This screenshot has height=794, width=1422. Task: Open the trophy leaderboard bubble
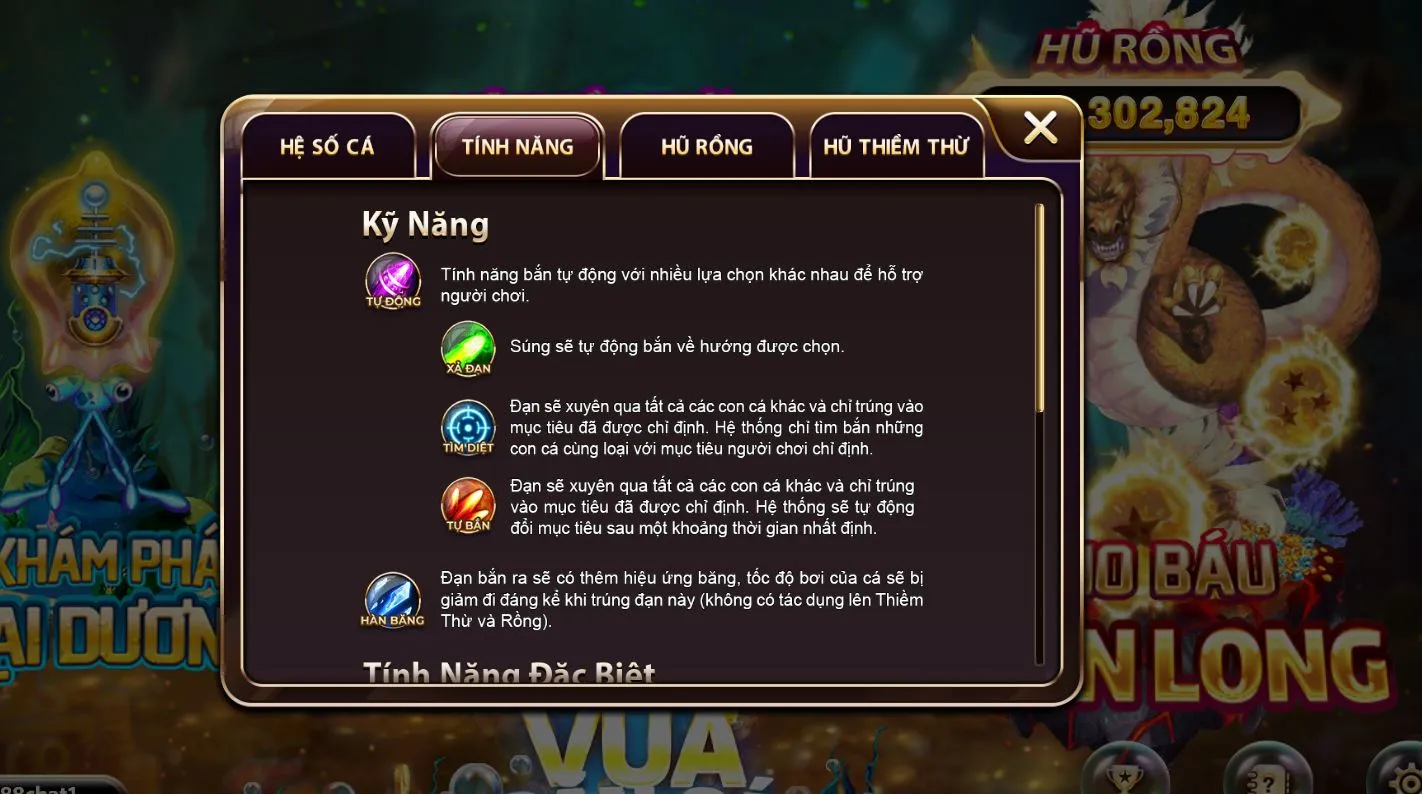click(1125, 782)
